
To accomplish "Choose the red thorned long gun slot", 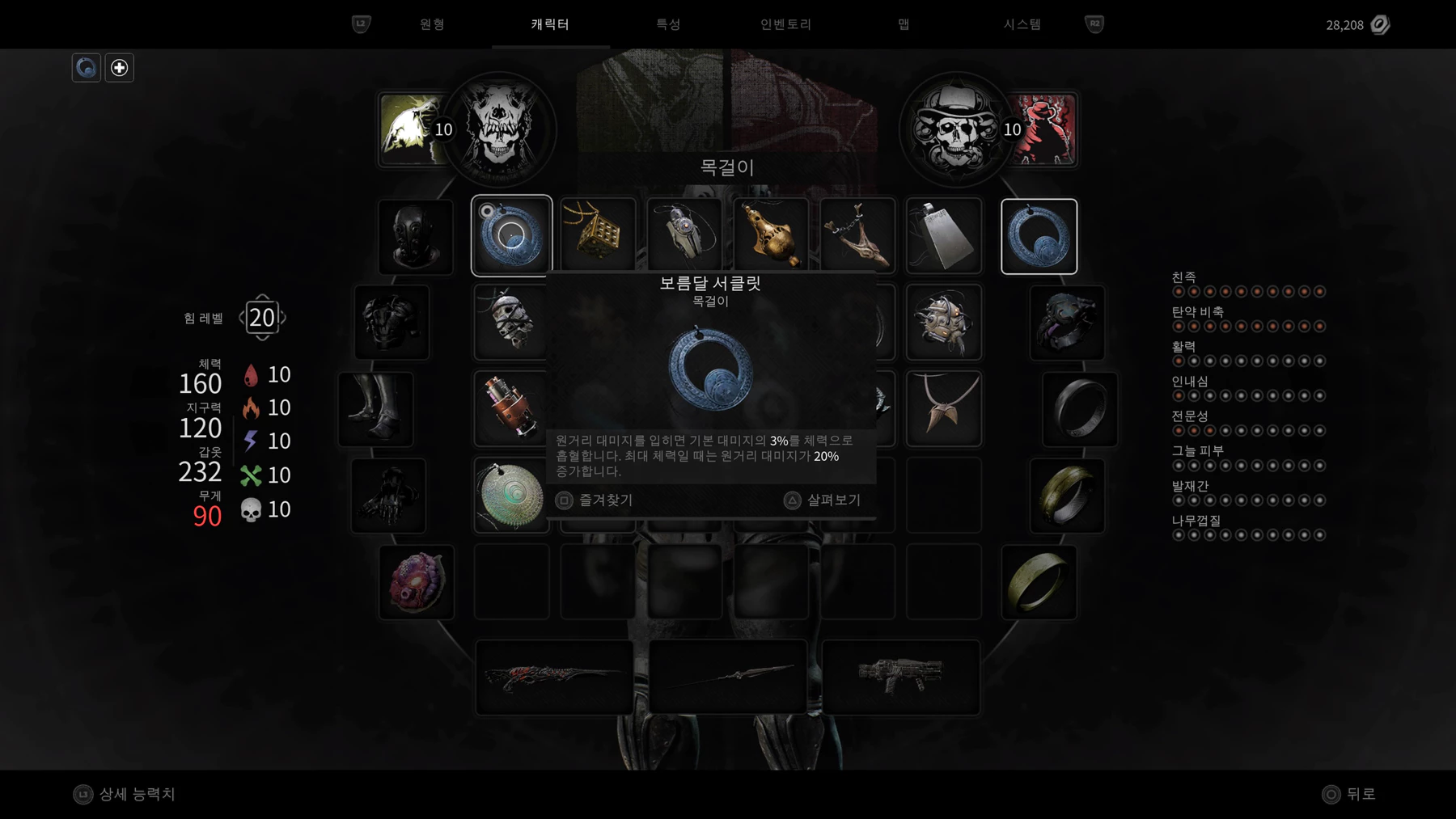I will (554, 677).
